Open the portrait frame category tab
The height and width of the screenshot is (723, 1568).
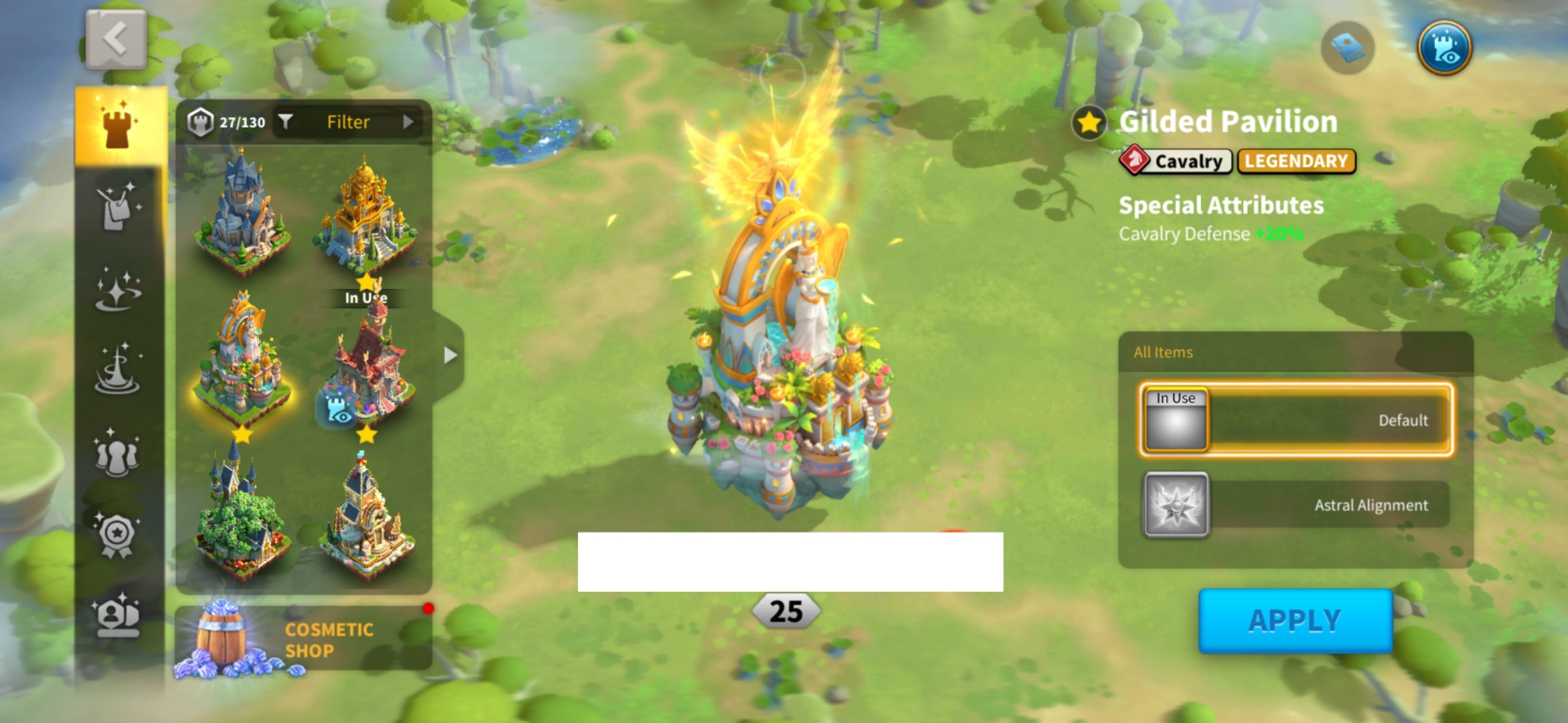tap(117, 616)
